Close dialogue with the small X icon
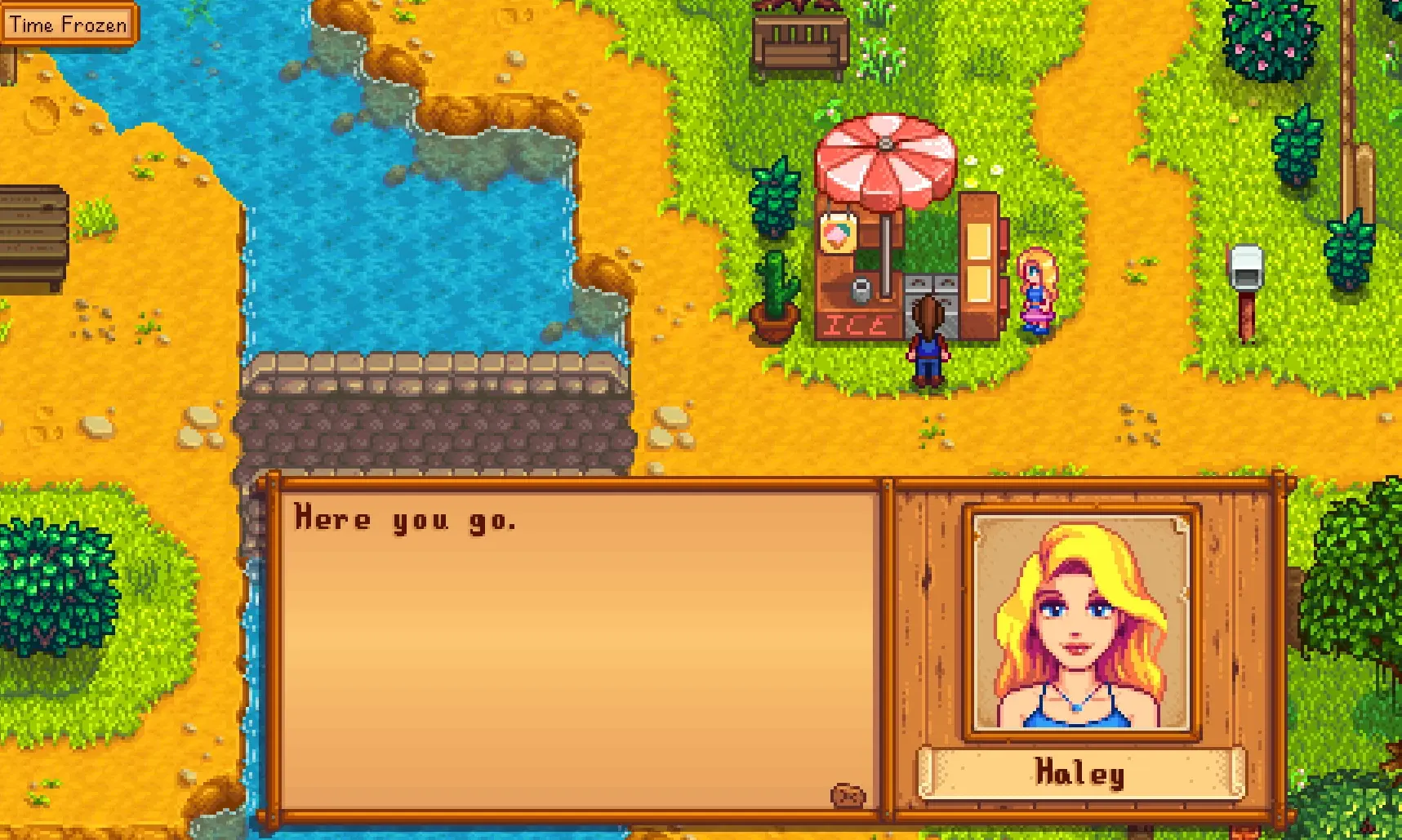 click(848, 795)
